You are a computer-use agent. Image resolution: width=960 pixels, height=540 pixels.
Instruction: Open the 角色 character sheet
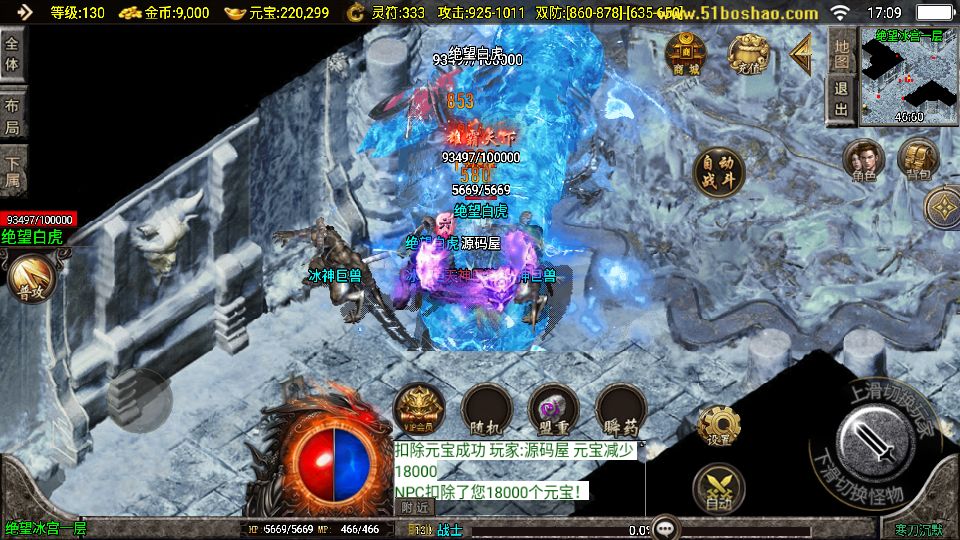863,160
